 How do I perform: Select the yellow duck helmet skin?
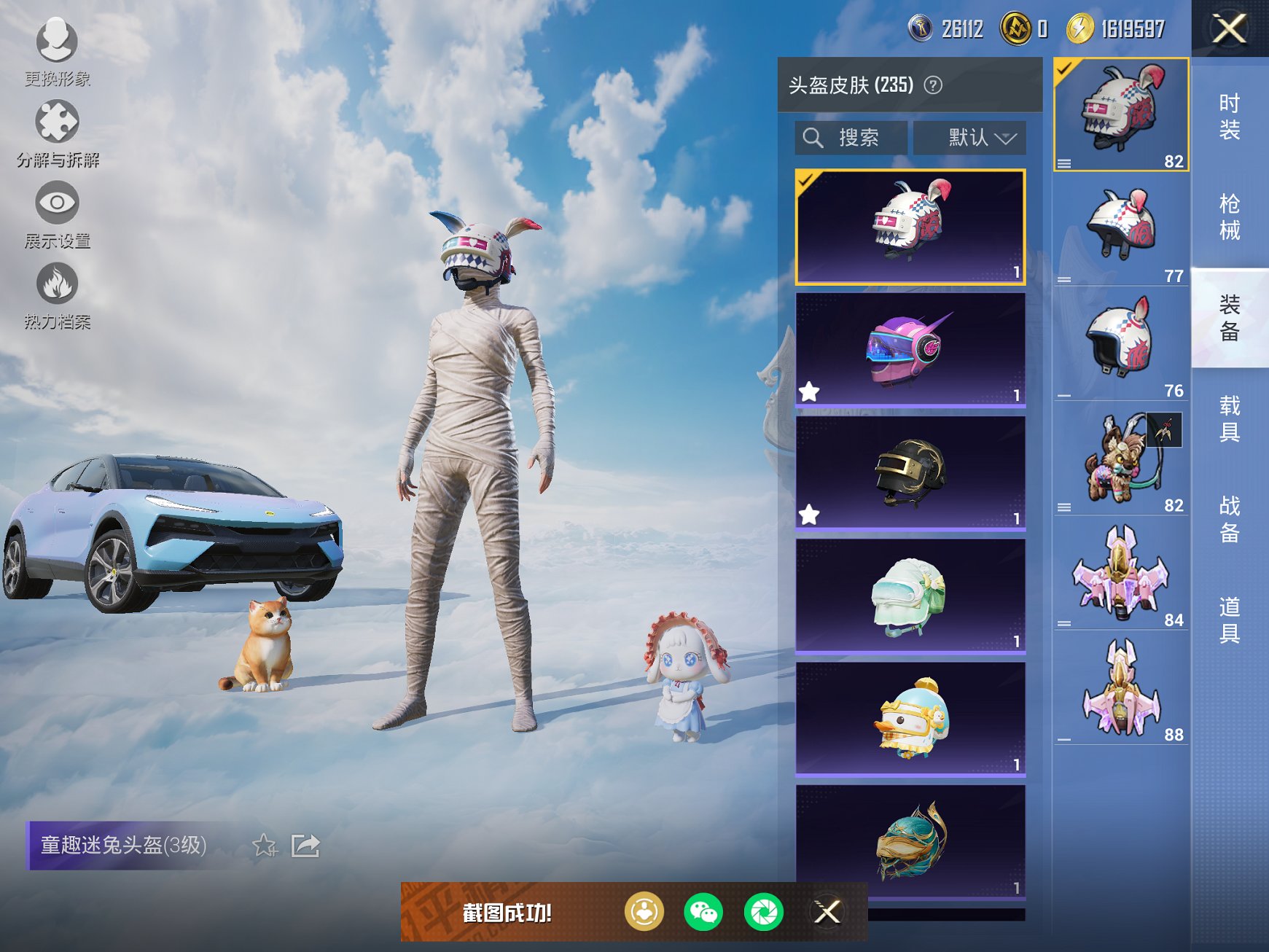(910, 719)
